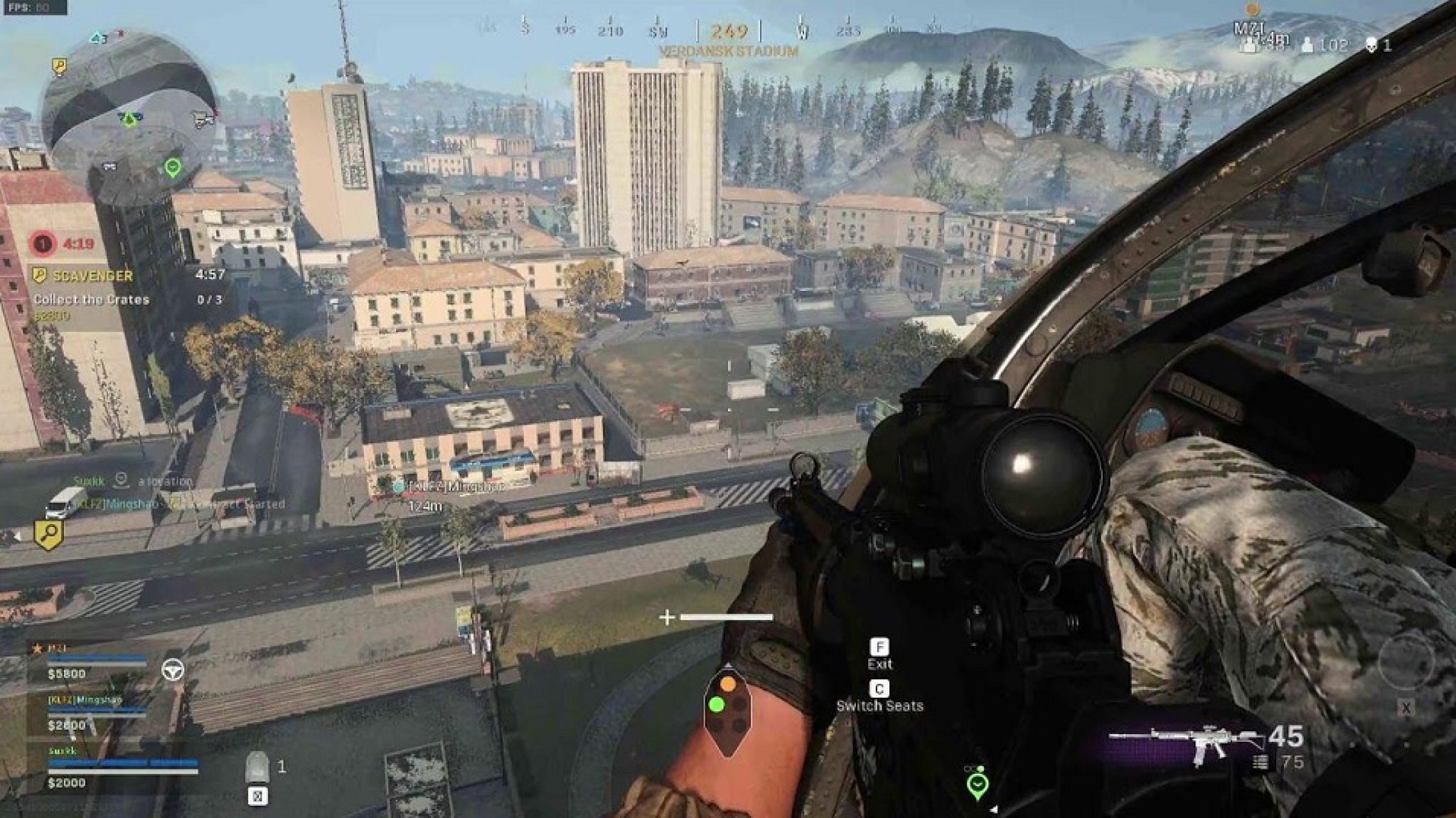Click the green location ping at bottom

[978, 785]
